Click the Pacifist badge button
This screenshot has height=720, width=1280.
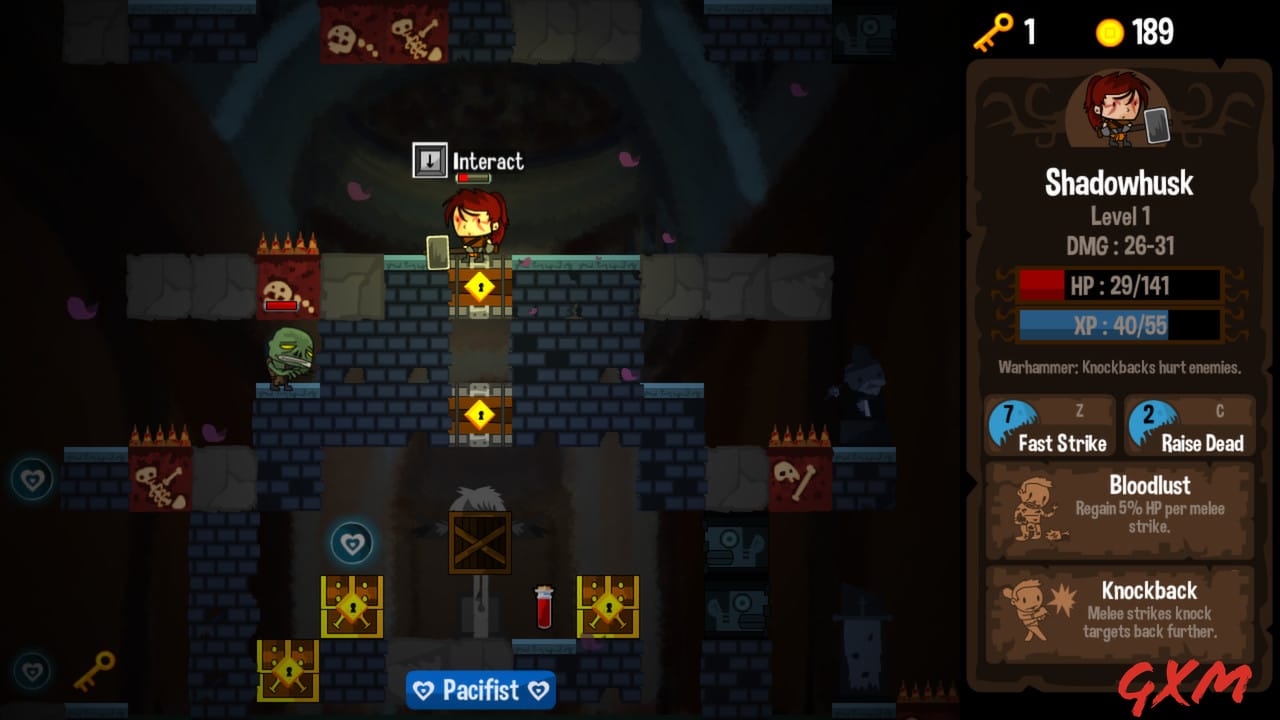click(481, 690)
